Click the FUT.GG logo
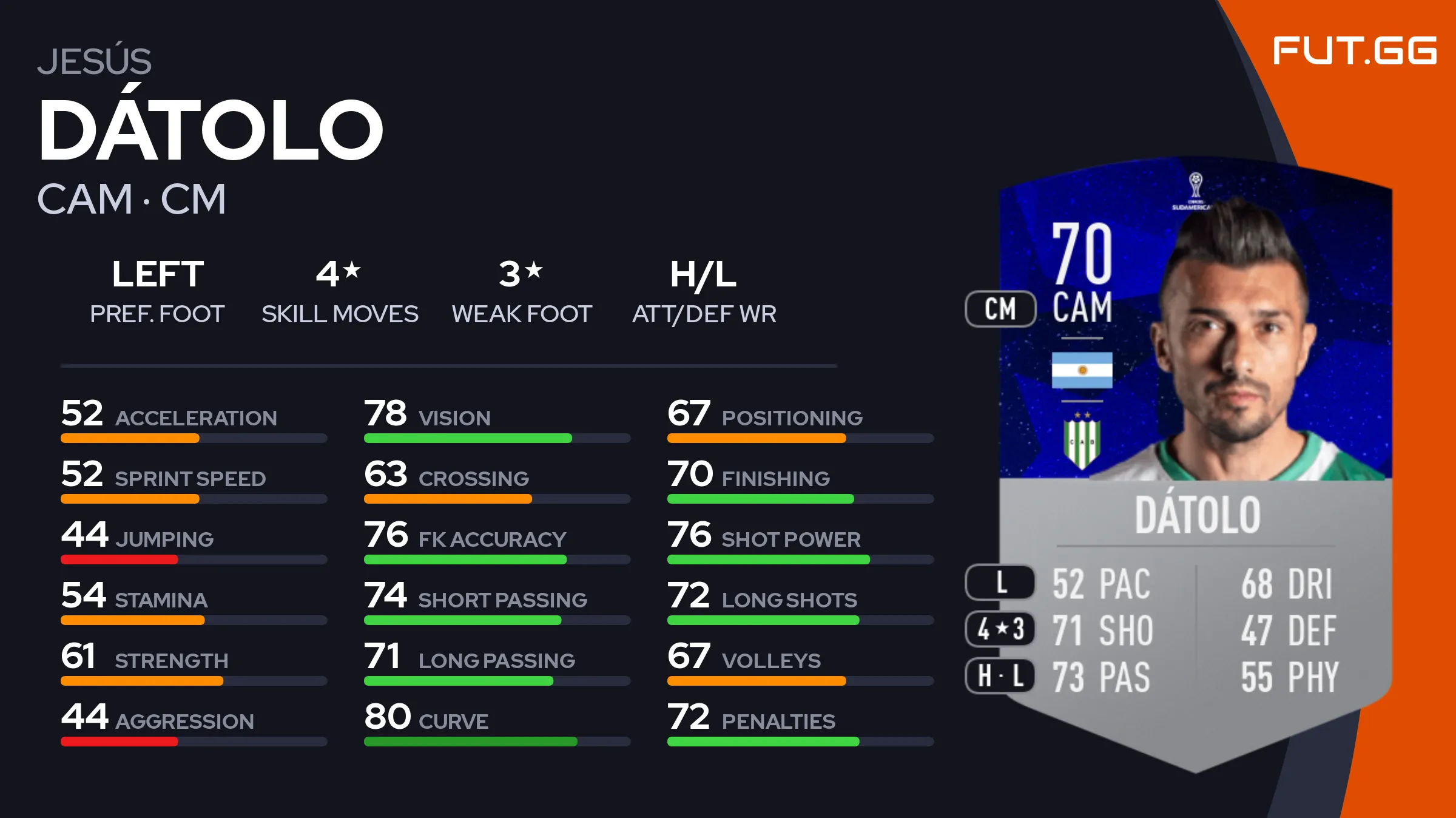The width and height of the screenshot is (1456, 818). [1354, 50]
